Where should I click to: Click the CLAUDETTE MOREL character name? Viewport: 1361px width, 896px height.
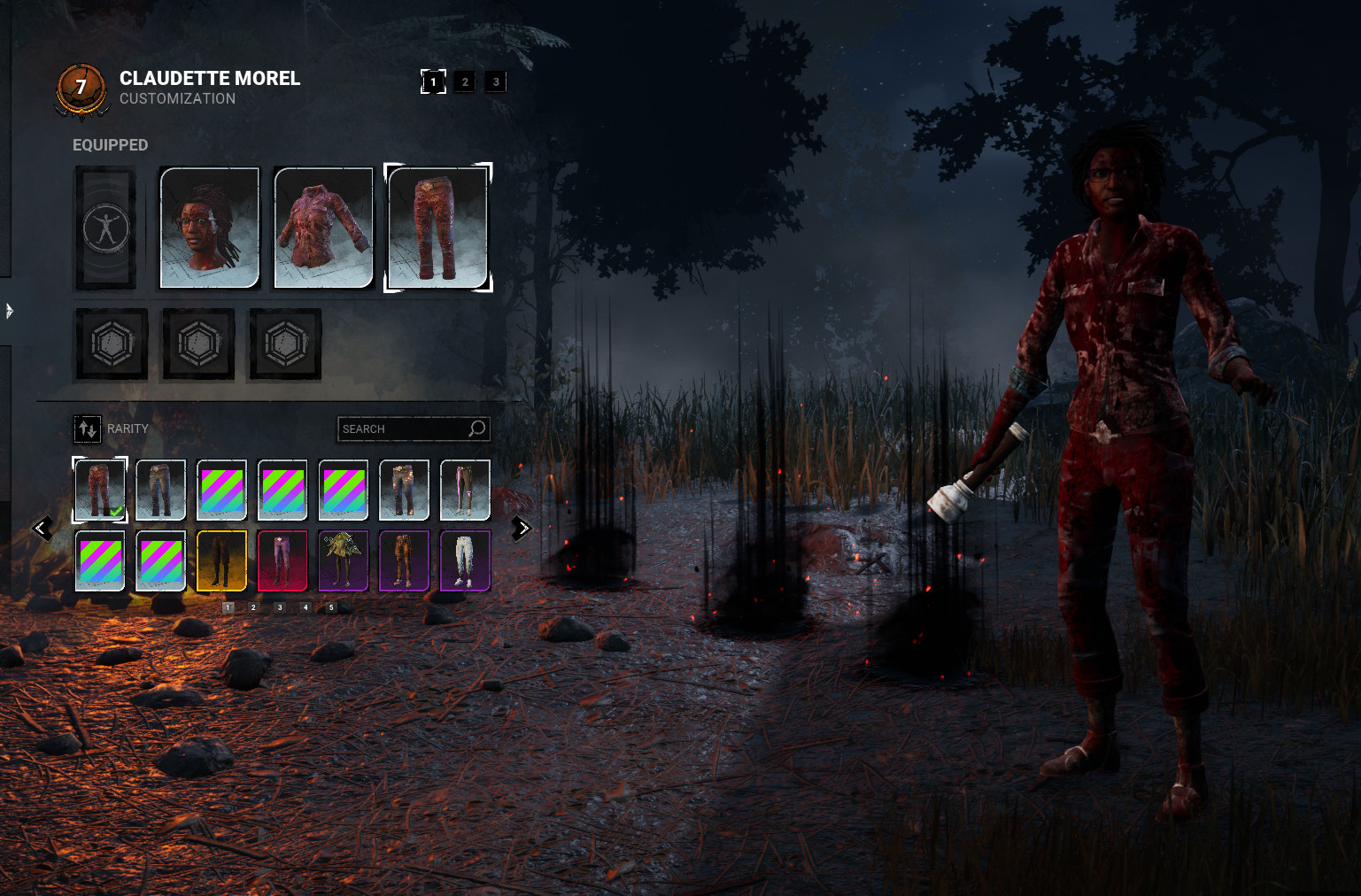point(210,78)
